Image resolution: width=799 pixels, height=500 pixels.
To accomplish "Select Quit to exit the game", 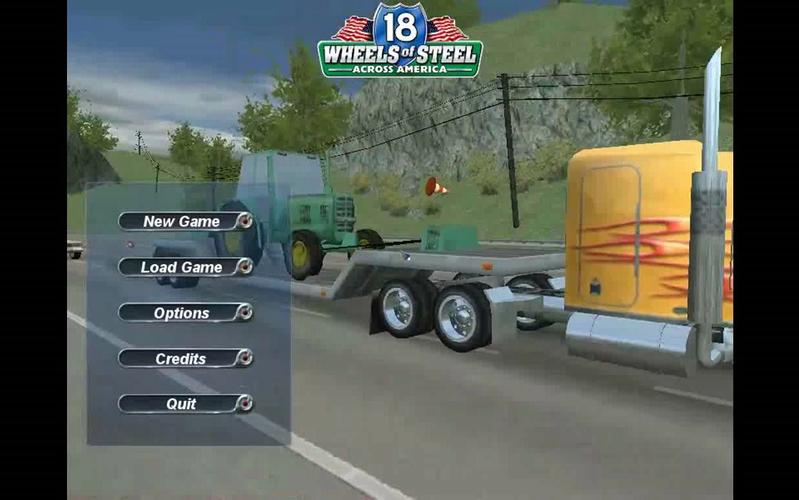I will tap(184, 404).
